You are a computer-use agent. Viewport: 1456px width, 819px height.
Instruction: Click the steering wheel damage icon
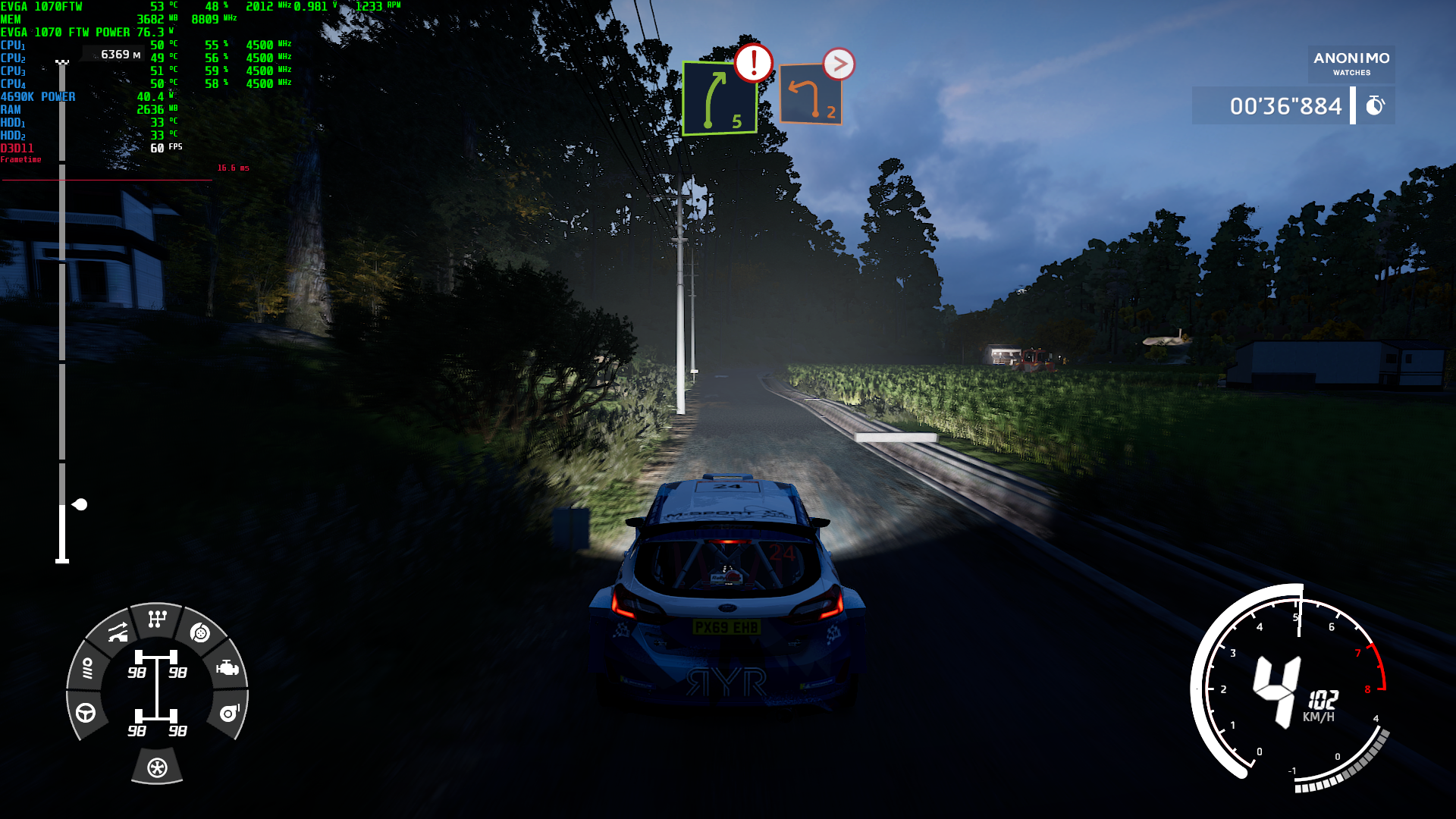(86, 713)
